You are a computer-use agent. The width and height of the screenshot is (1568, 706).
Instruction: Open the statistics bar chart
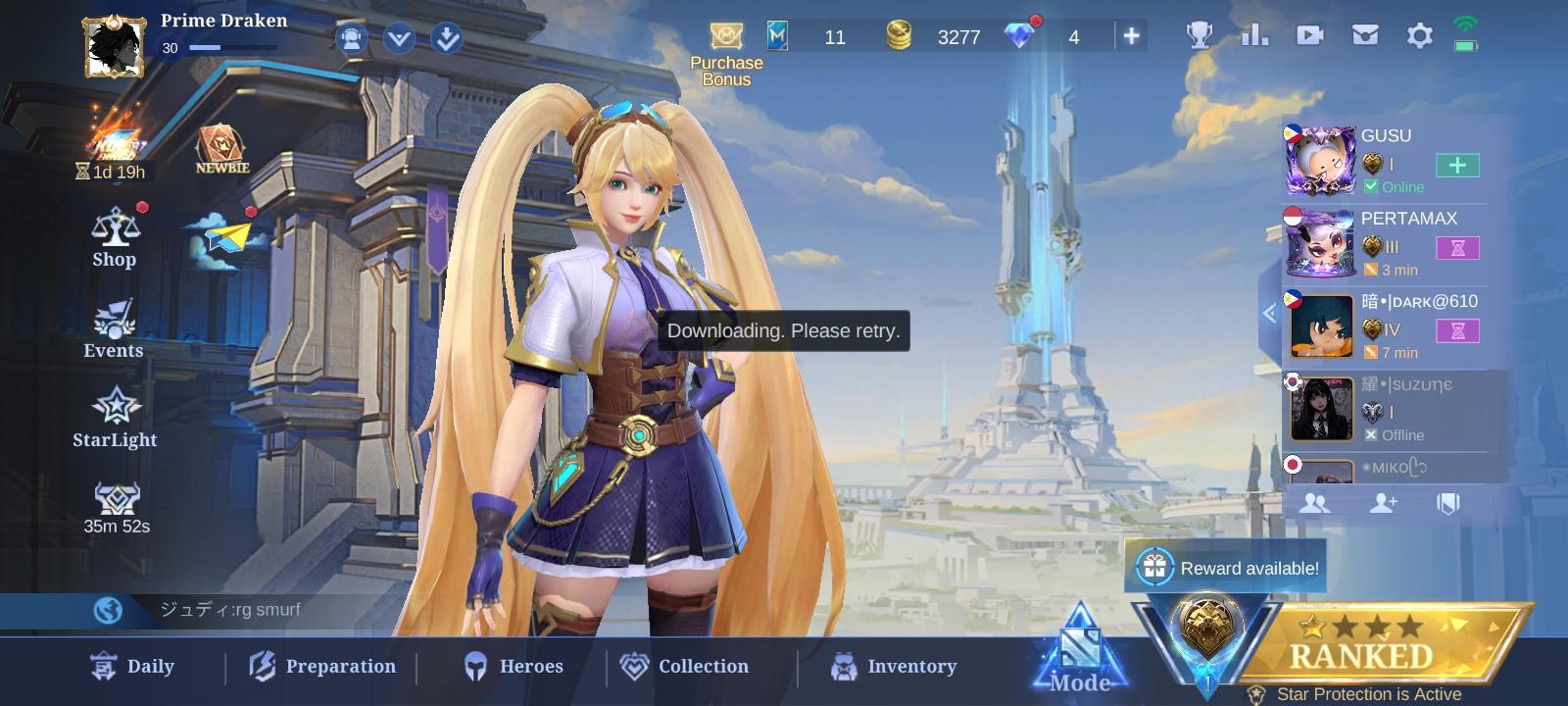[1255, 35]
